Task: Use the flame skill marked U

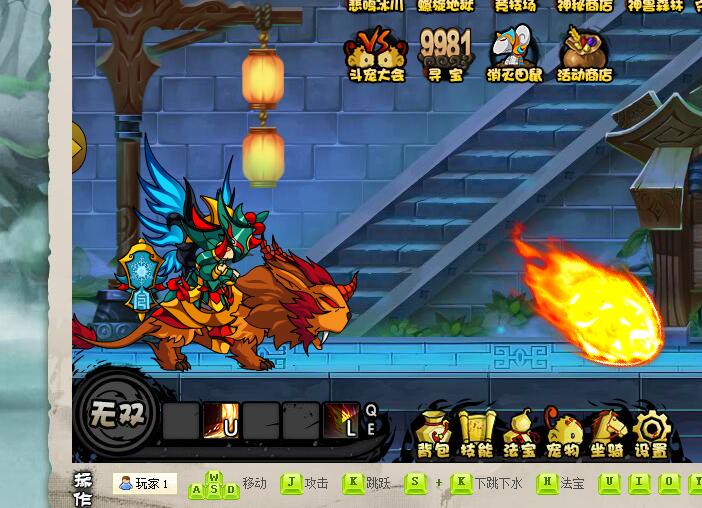Action: [220, 421]
